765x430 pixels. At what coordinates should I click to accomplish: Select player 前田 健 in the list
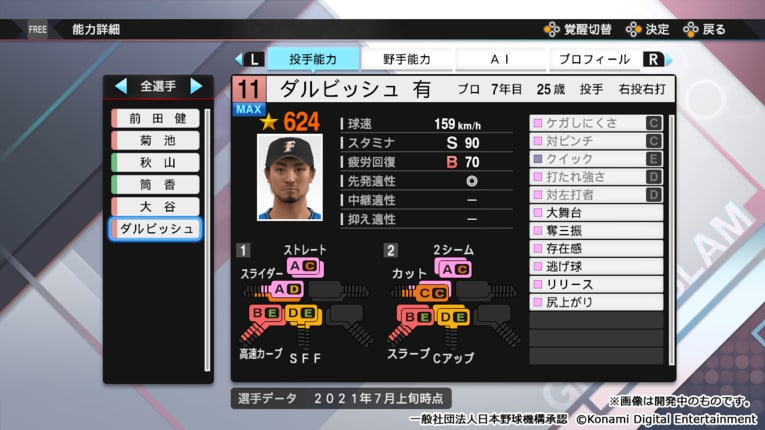point(156,118)
